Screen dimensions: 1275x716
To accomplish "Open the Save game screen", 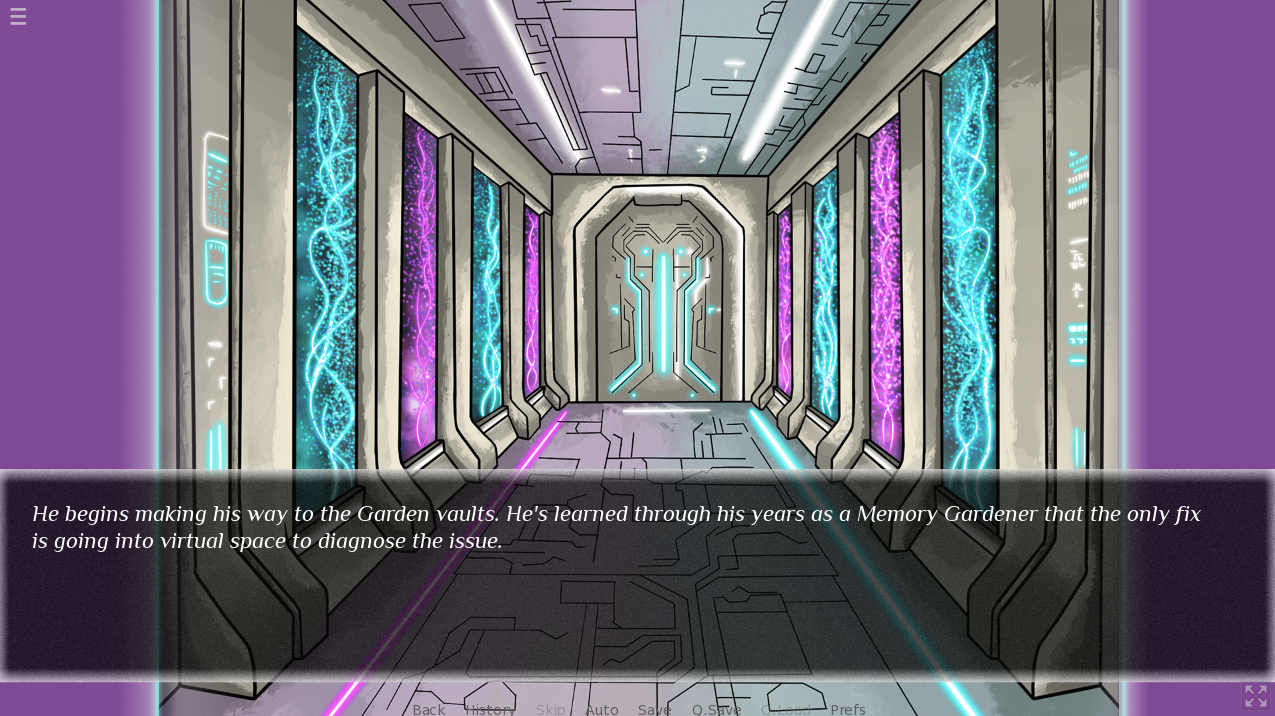I will coord(654,709).
